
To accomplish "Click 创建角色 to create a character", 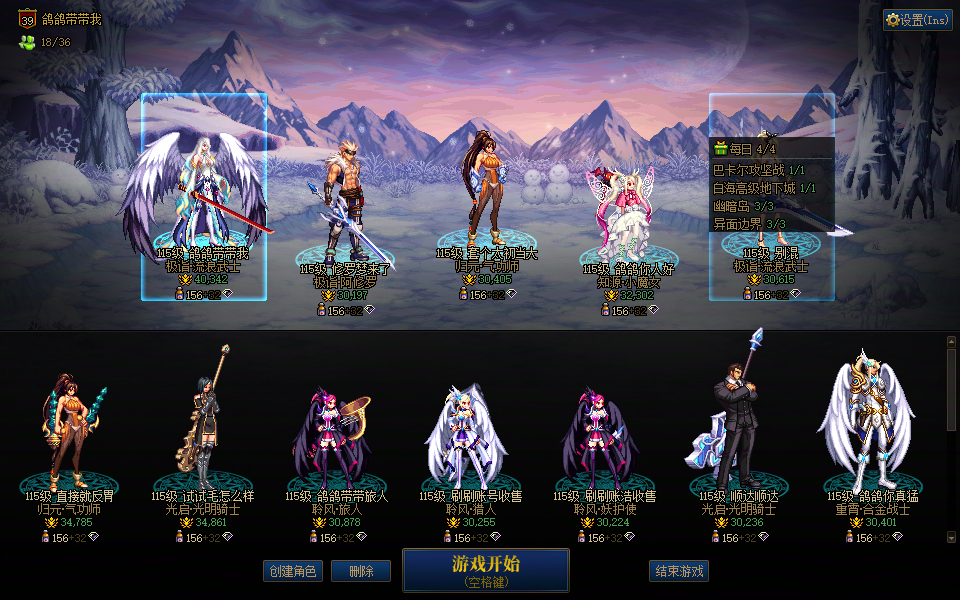I will [x=293, y=571].
